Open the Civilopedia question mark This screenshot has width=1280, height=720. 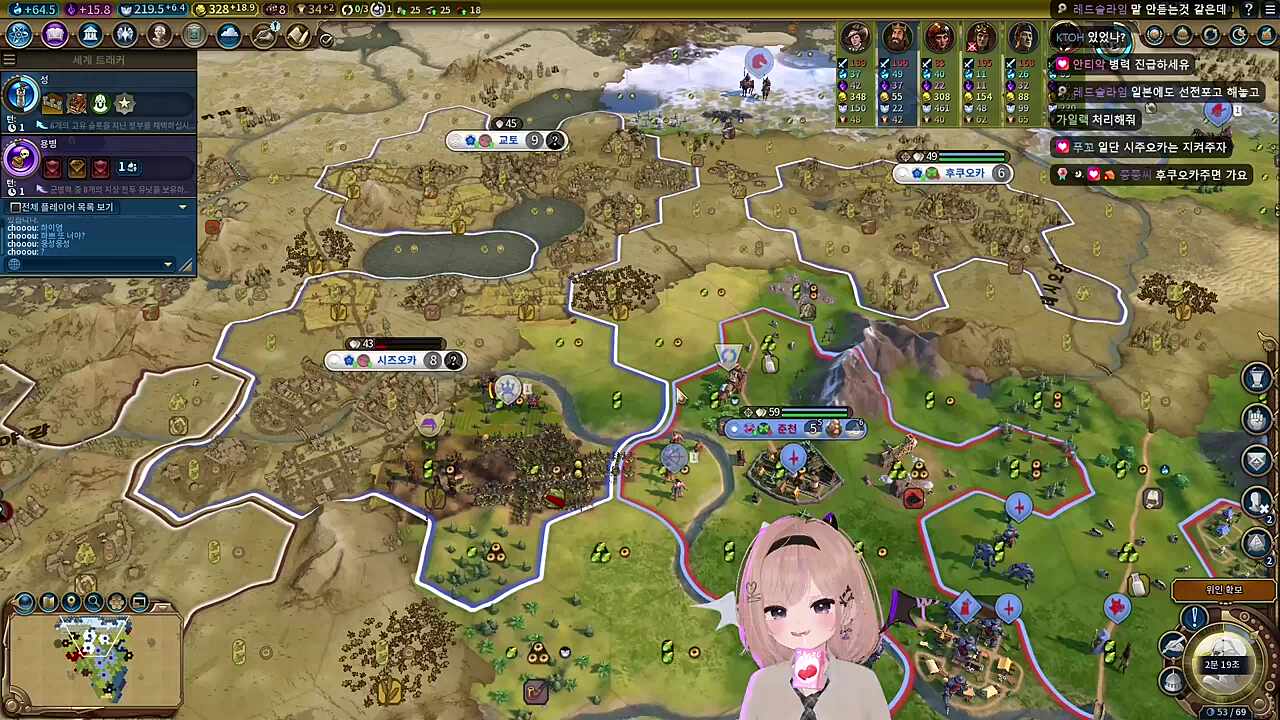[x=1248, y=9]
